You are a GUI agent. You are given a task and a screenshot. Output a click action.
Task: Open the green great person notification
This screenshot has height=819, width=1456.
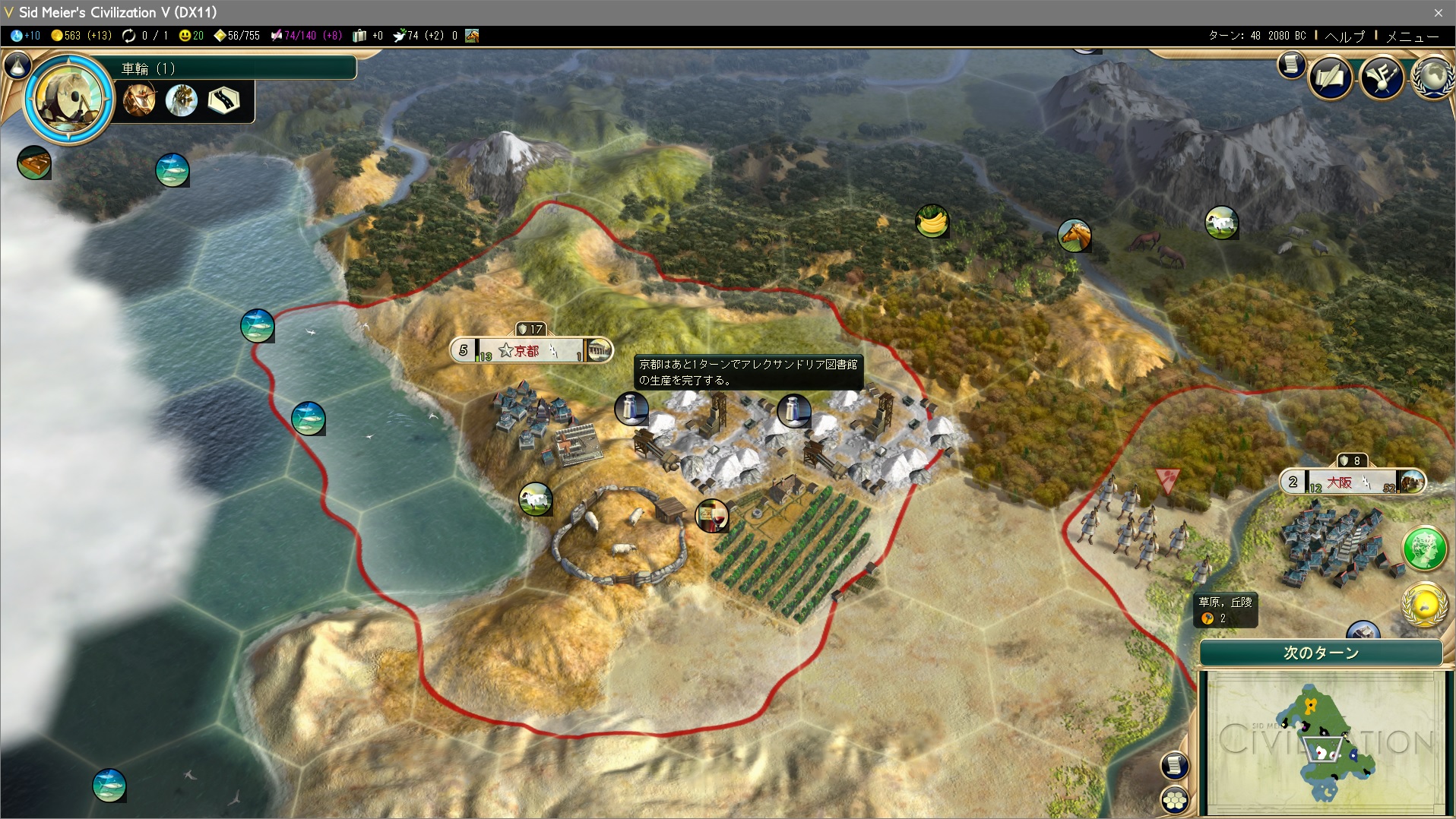click(x=1424, y=549)
